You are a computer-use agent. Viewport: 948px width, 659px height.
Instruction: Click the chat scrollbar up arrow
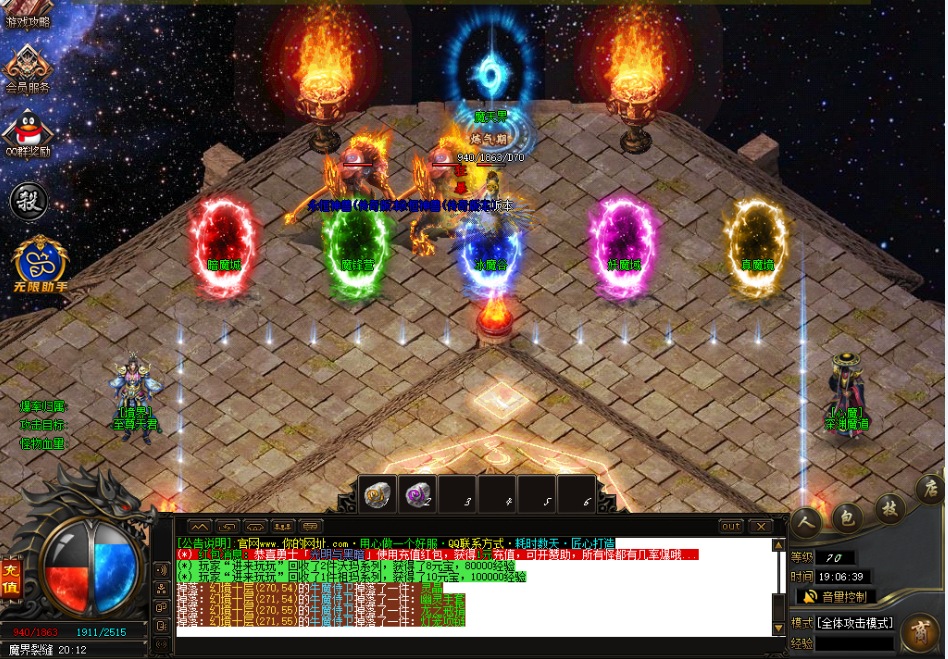point(779,545)
